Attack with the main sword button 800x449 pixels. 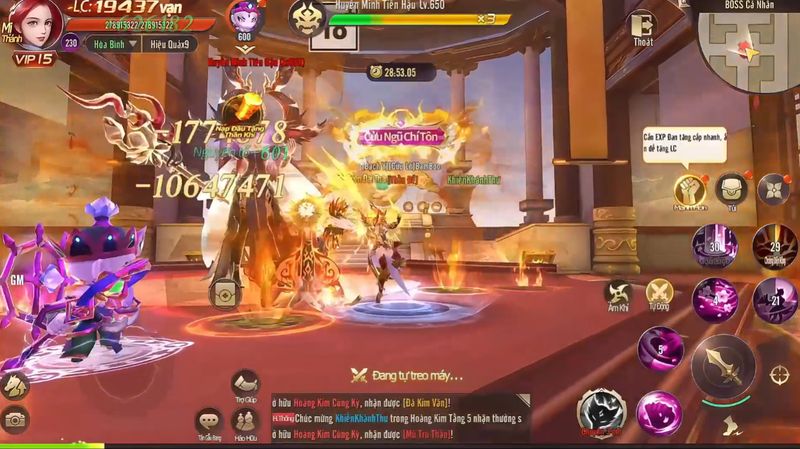tap(724, 365)
